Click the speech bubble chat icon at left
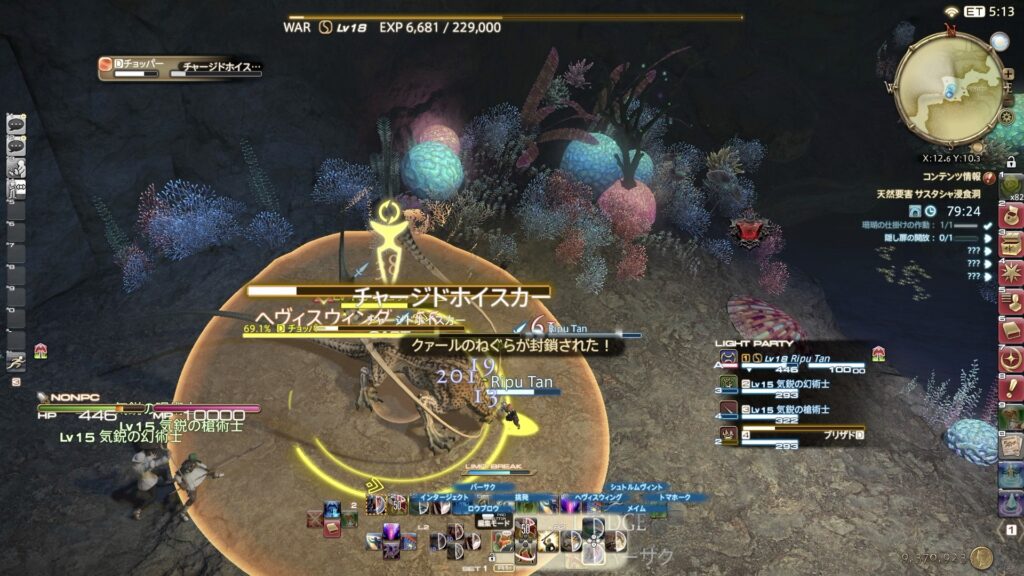 tap(16, 124)
